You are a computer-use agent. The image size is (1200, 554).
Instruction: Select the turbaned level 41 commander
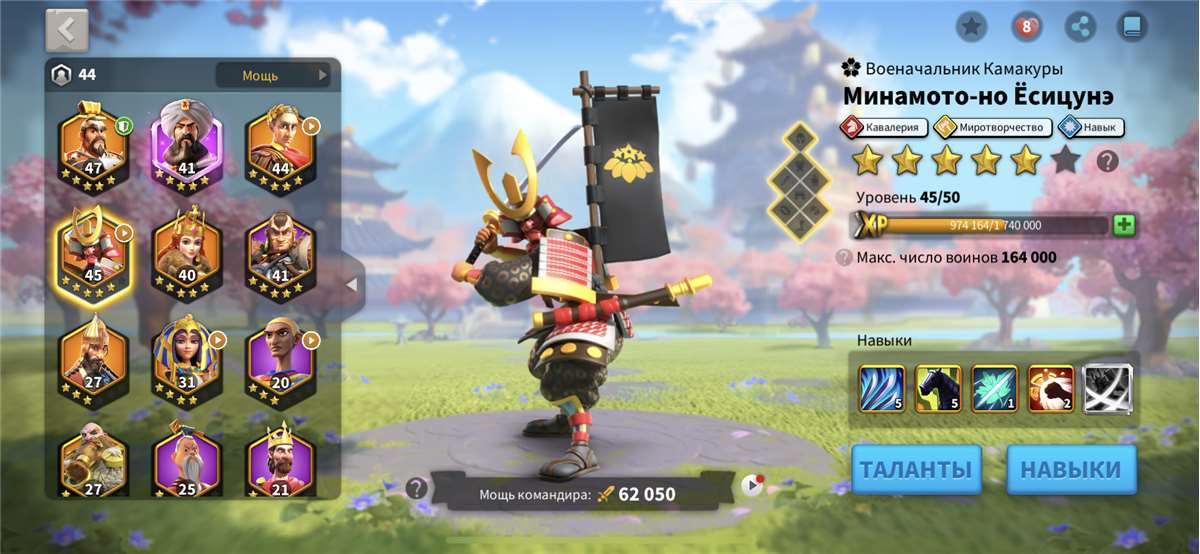[x=186, y=143]
